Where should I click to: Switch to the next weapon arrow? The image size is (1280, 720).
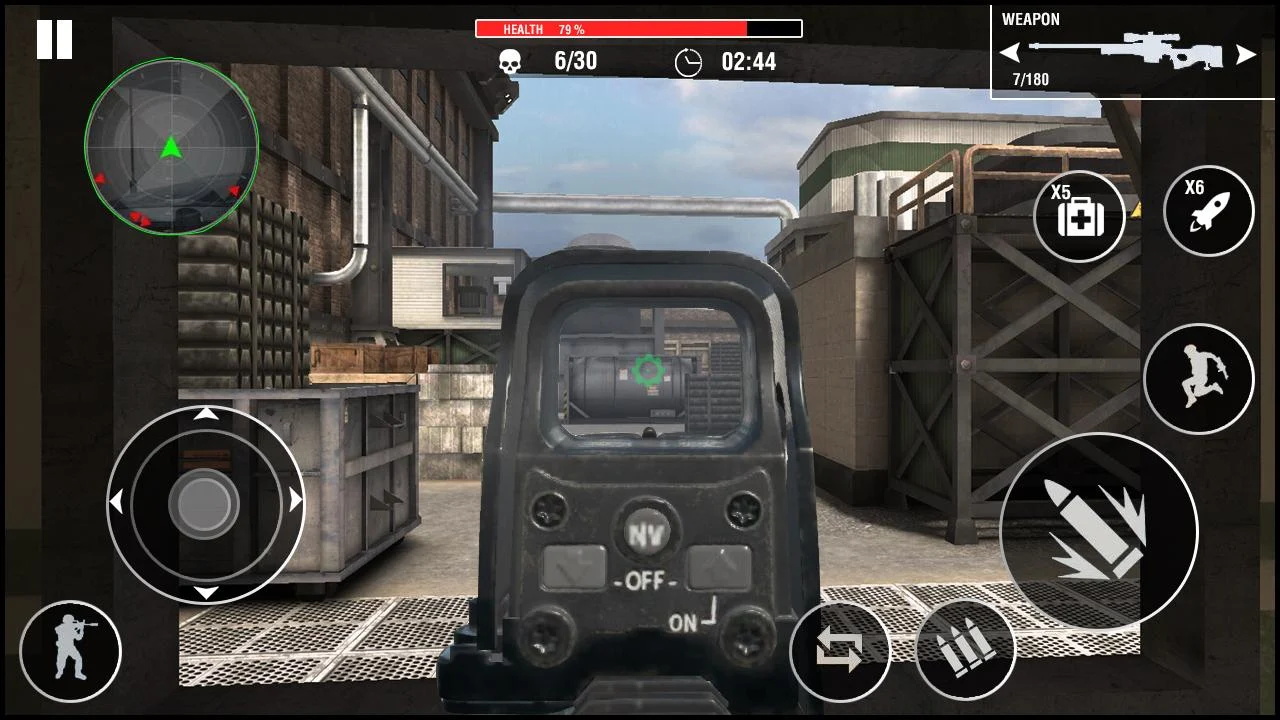tap(1245, 54)
